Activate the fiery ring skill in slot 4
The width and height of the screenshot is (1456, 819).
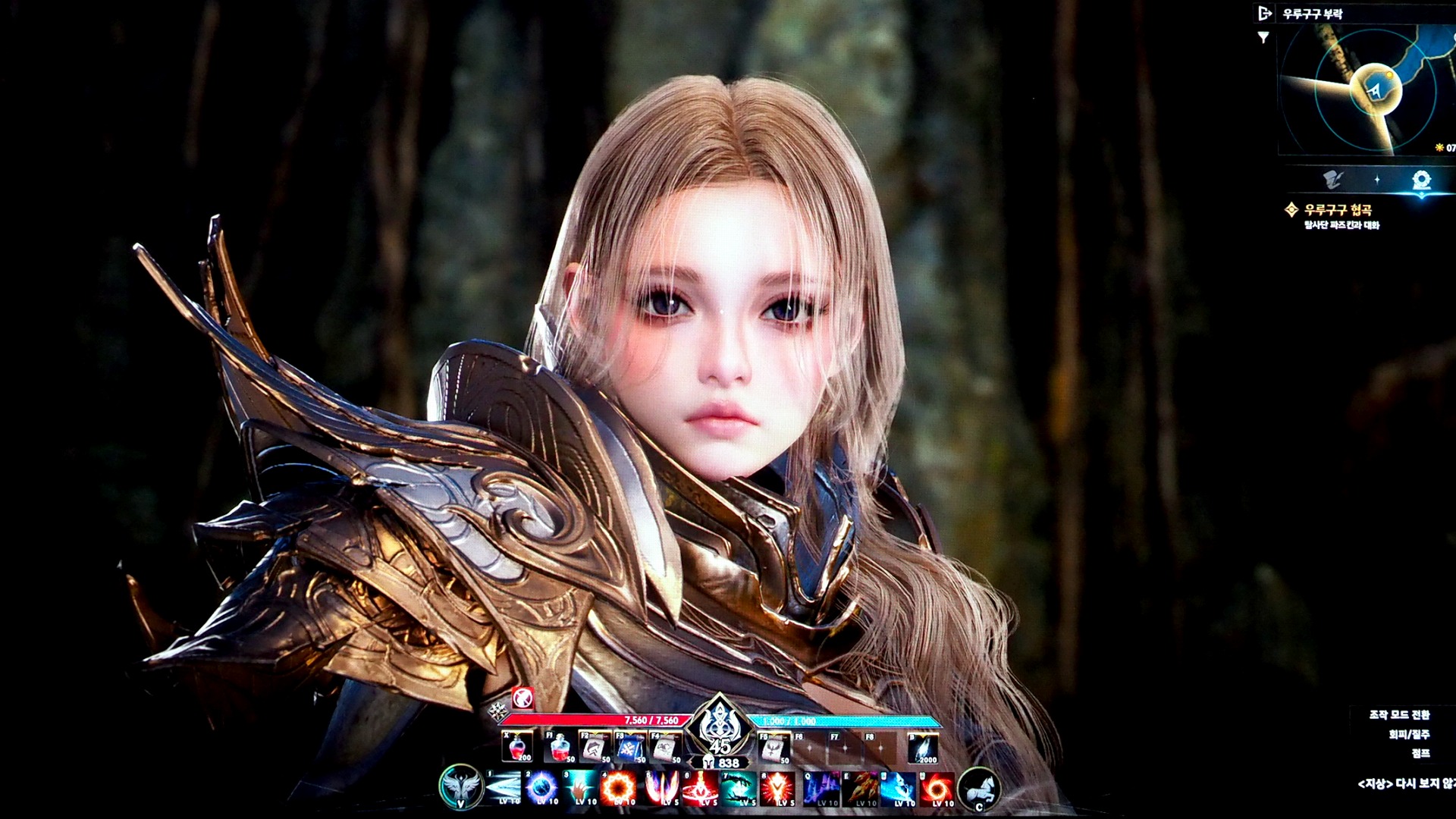click(619, 789)
